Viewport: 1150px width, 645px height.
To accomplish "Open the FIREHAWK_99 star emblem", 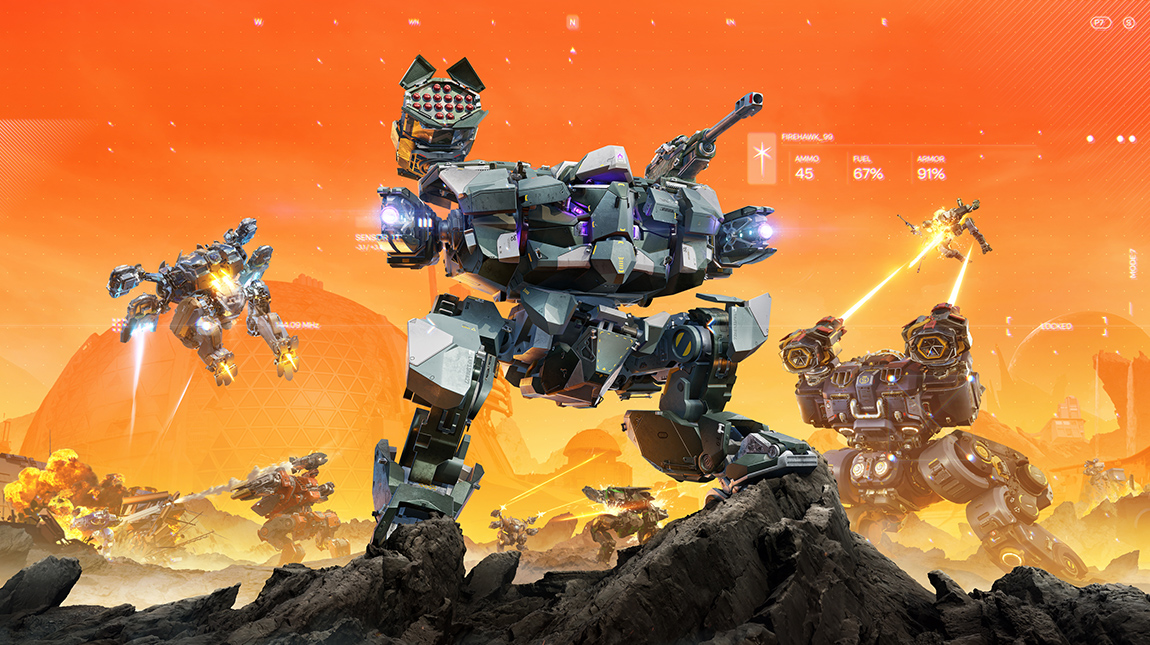I will point(762,157).
